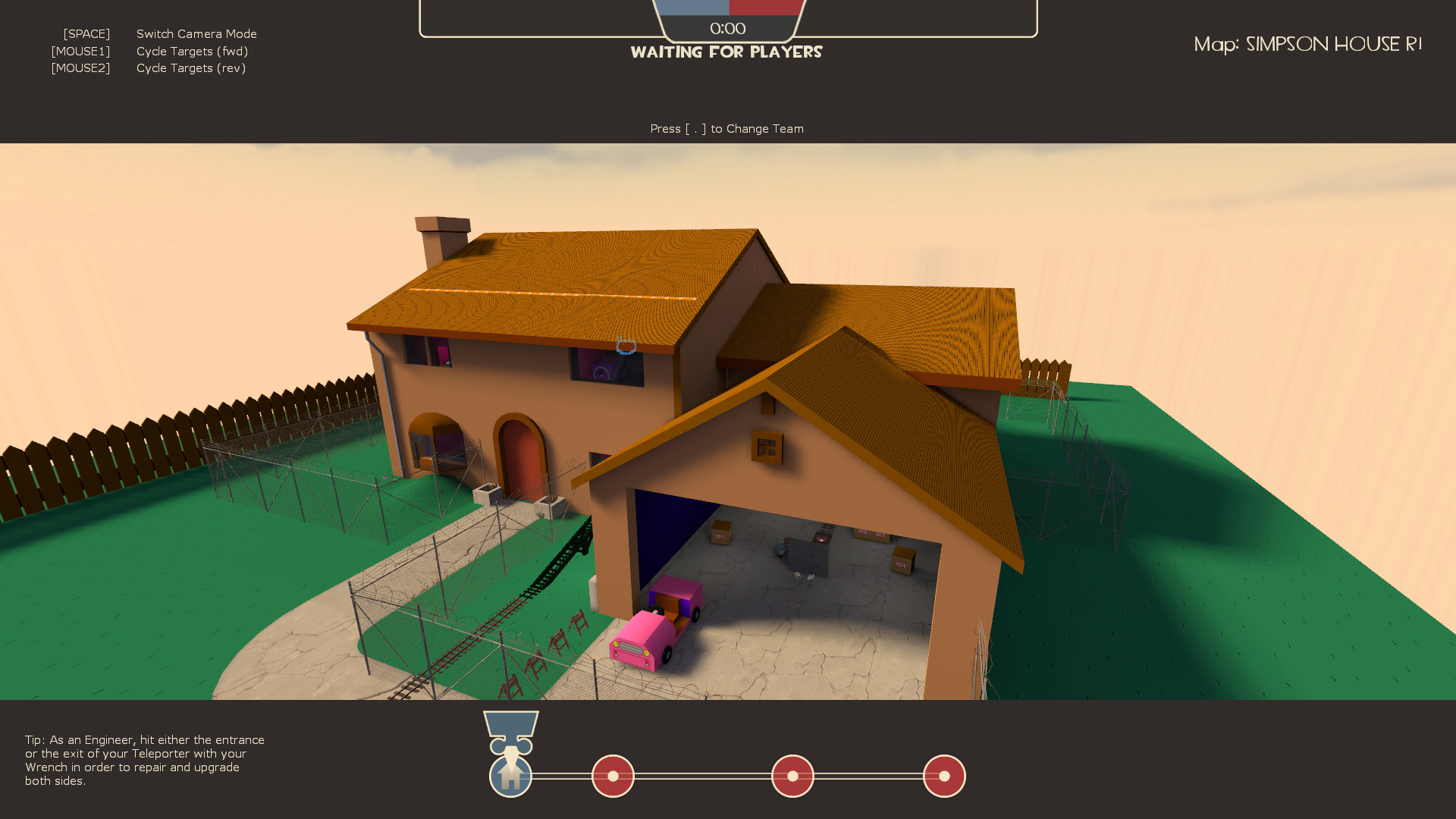This screenshot has width=1456, height=819.
Task: Click the round match timer showing 0:00
Action: 726,28
